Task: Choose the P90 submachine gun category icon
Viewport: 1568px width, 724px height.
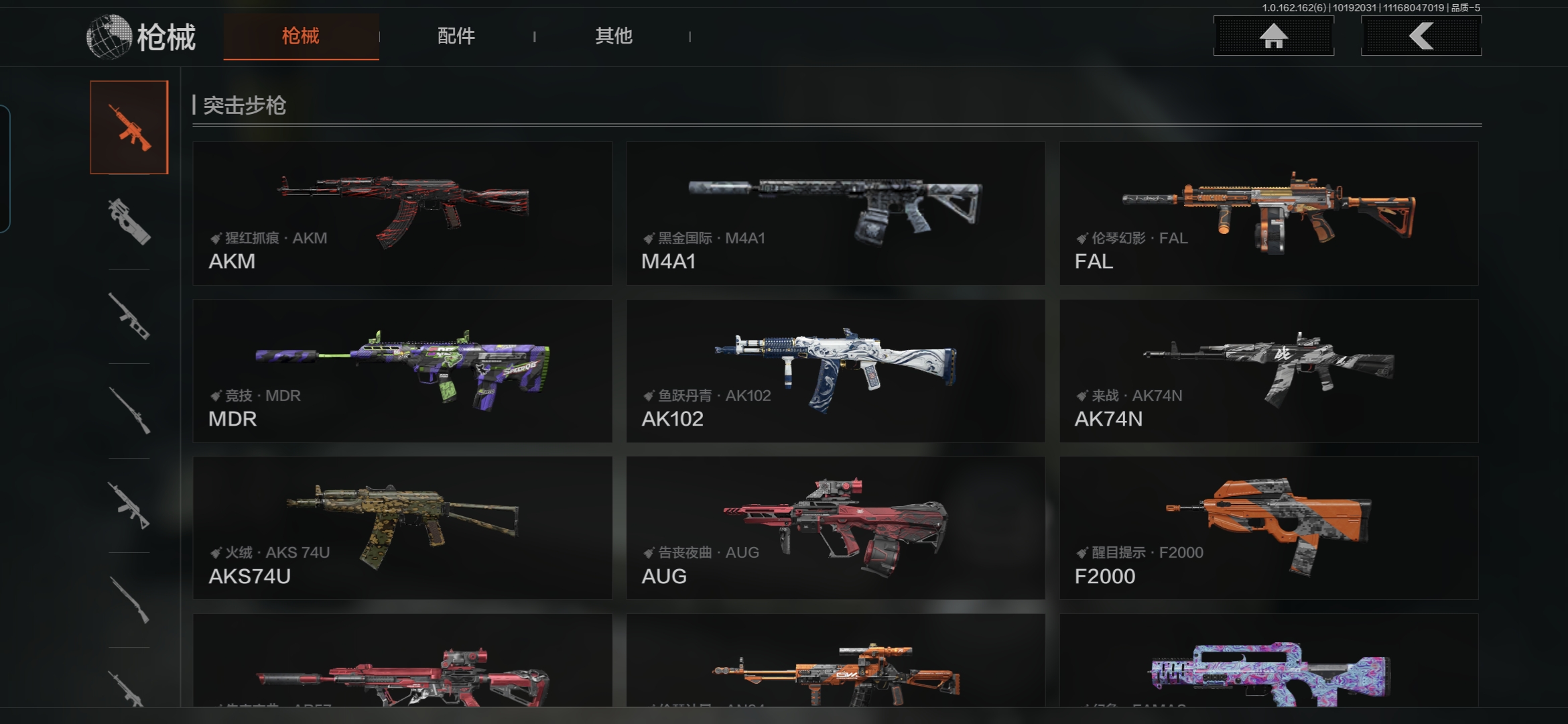Action: 129,222
